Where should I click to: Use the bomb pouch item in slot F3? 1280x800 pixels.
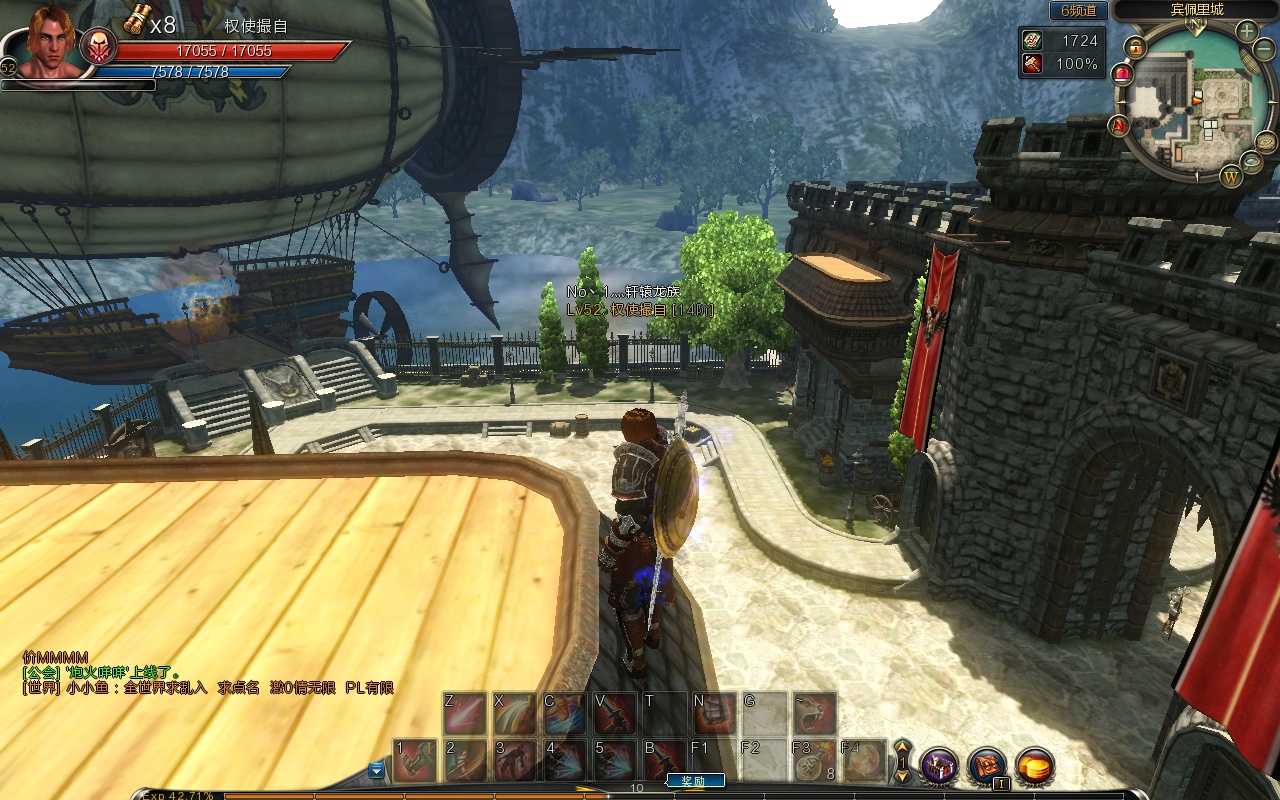point(814,761)
